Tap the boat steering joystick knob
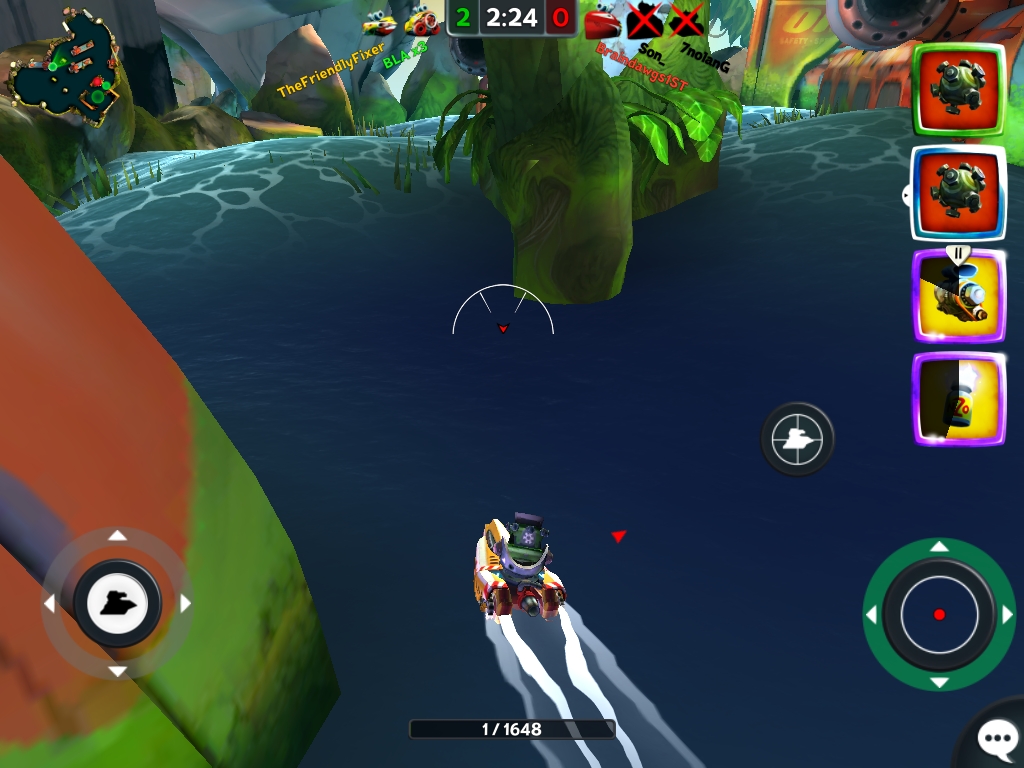Viewport: 1024px width, 768px height. click(x=117, y=603)
